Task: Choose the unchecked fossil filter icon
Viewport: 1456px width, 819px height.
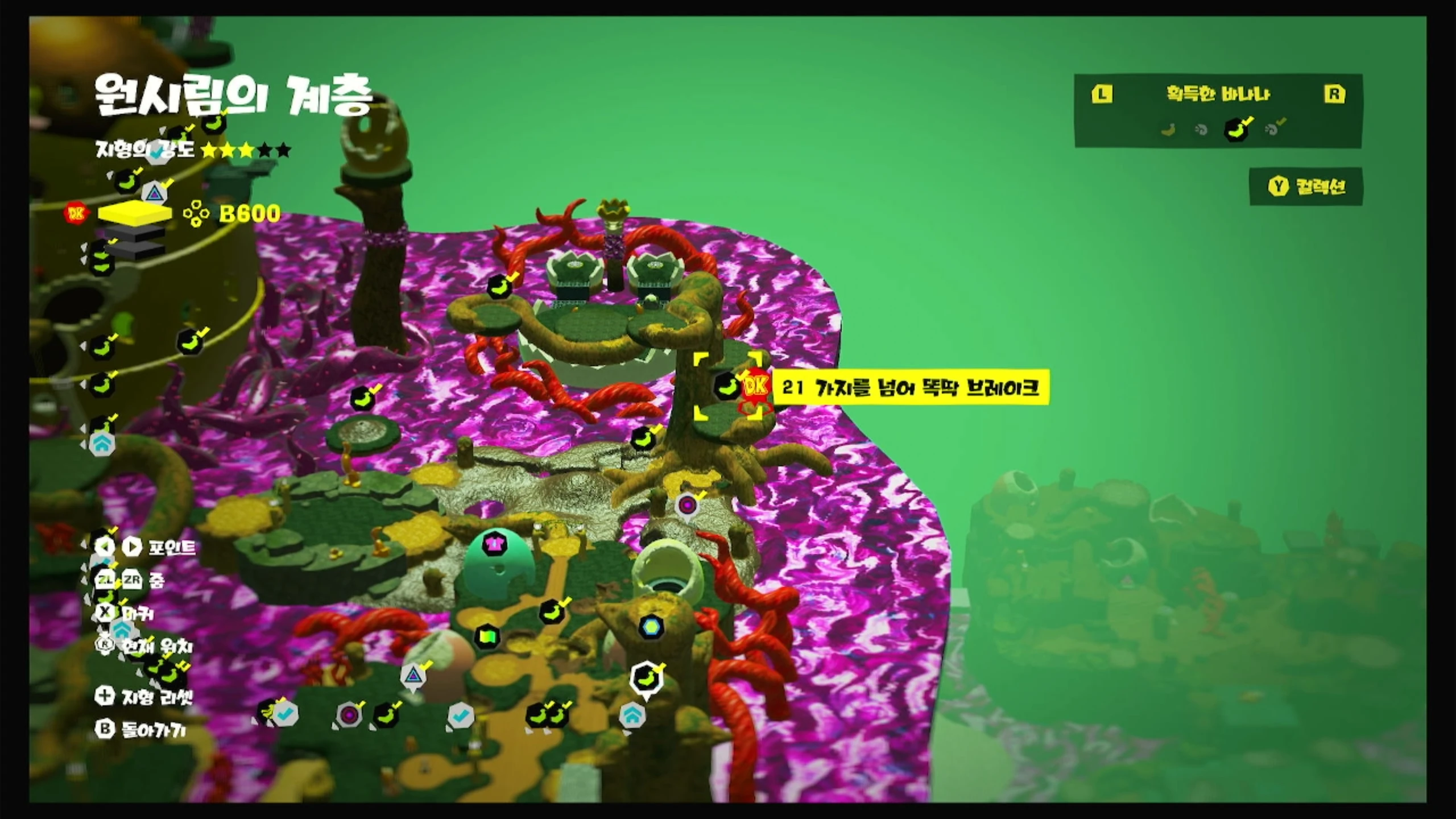Action: [1201, 130]
